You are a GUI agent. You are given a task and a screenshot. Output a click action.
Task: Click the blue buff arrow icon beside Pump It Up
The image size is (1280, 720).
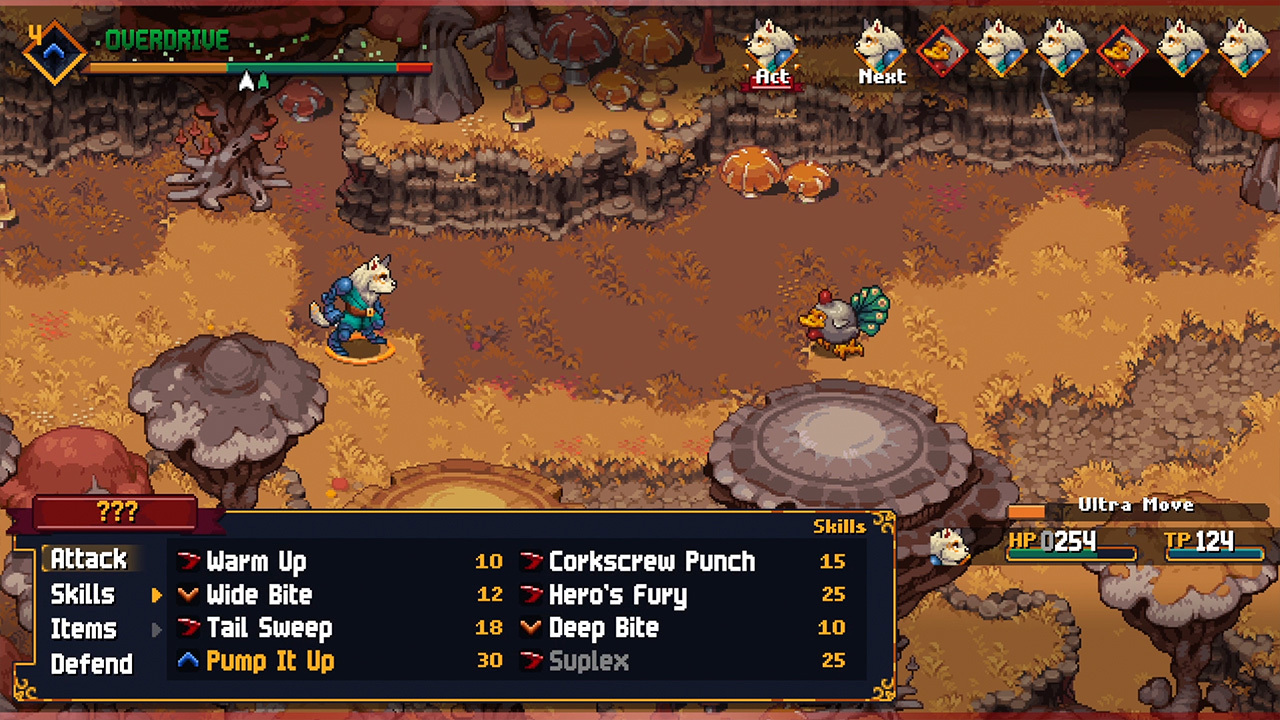coord(190,661)
